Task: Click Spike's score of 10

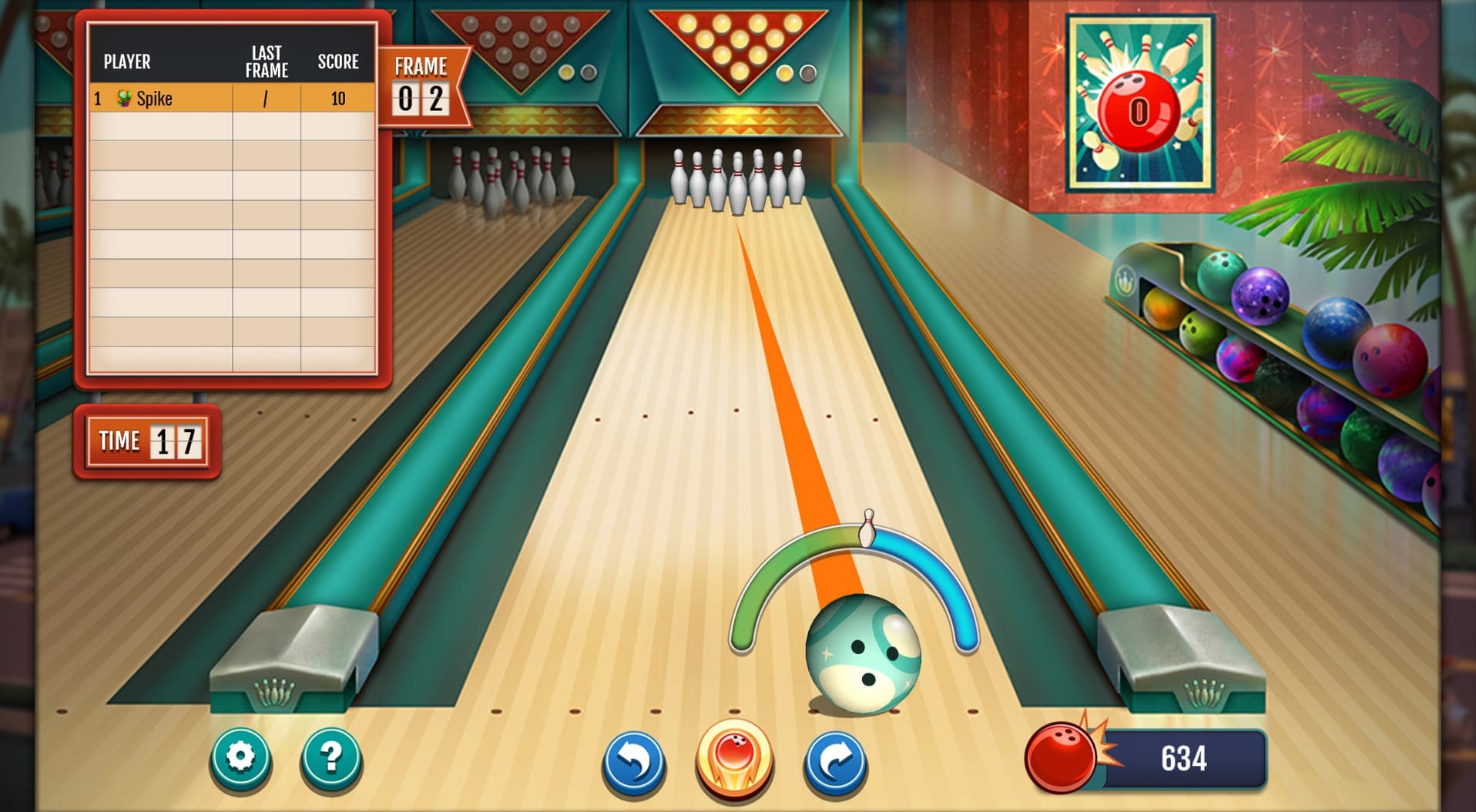Action: 340,98
